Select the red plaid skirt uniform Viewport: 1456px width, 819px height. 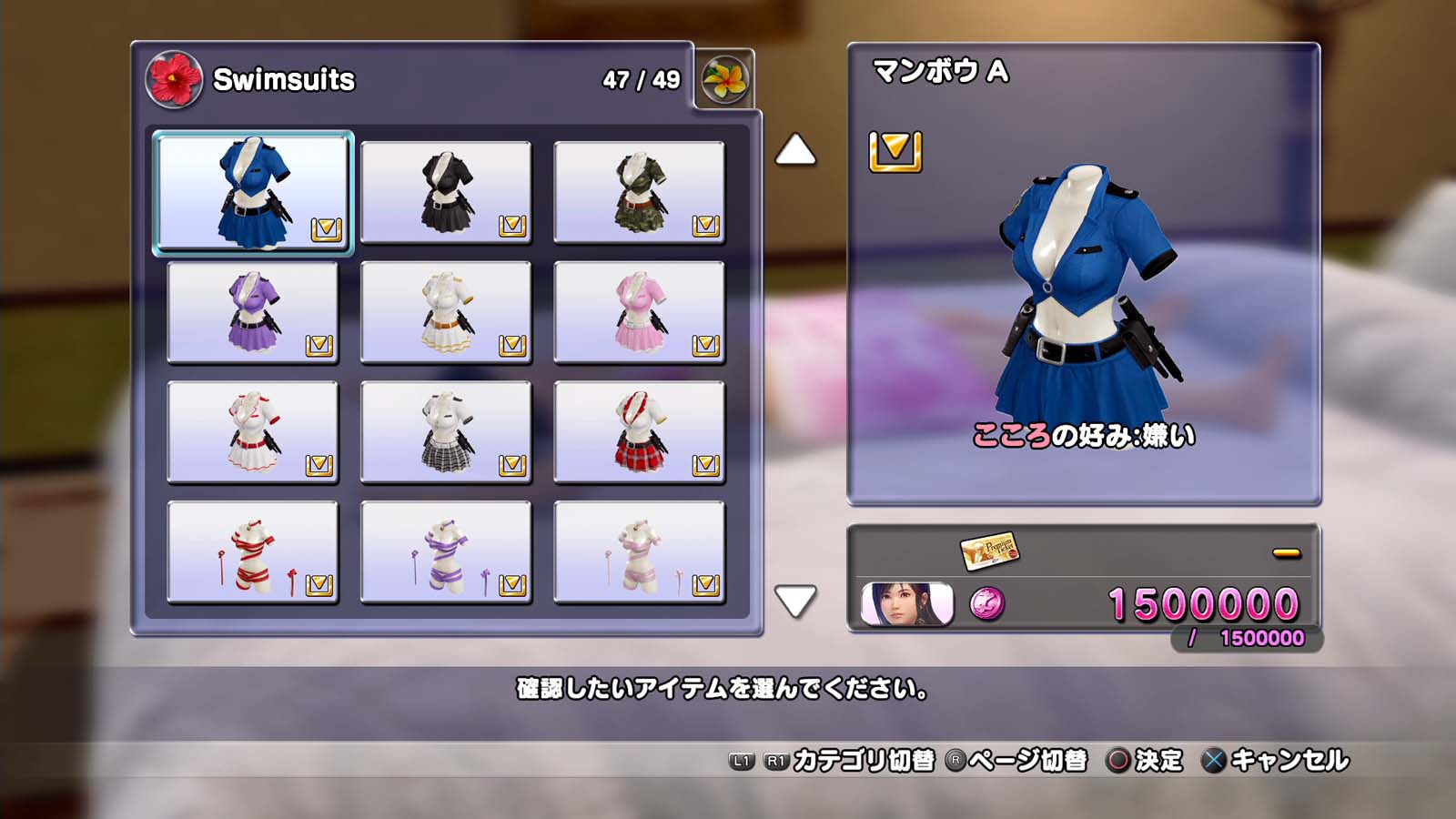(x=639, y=432)
